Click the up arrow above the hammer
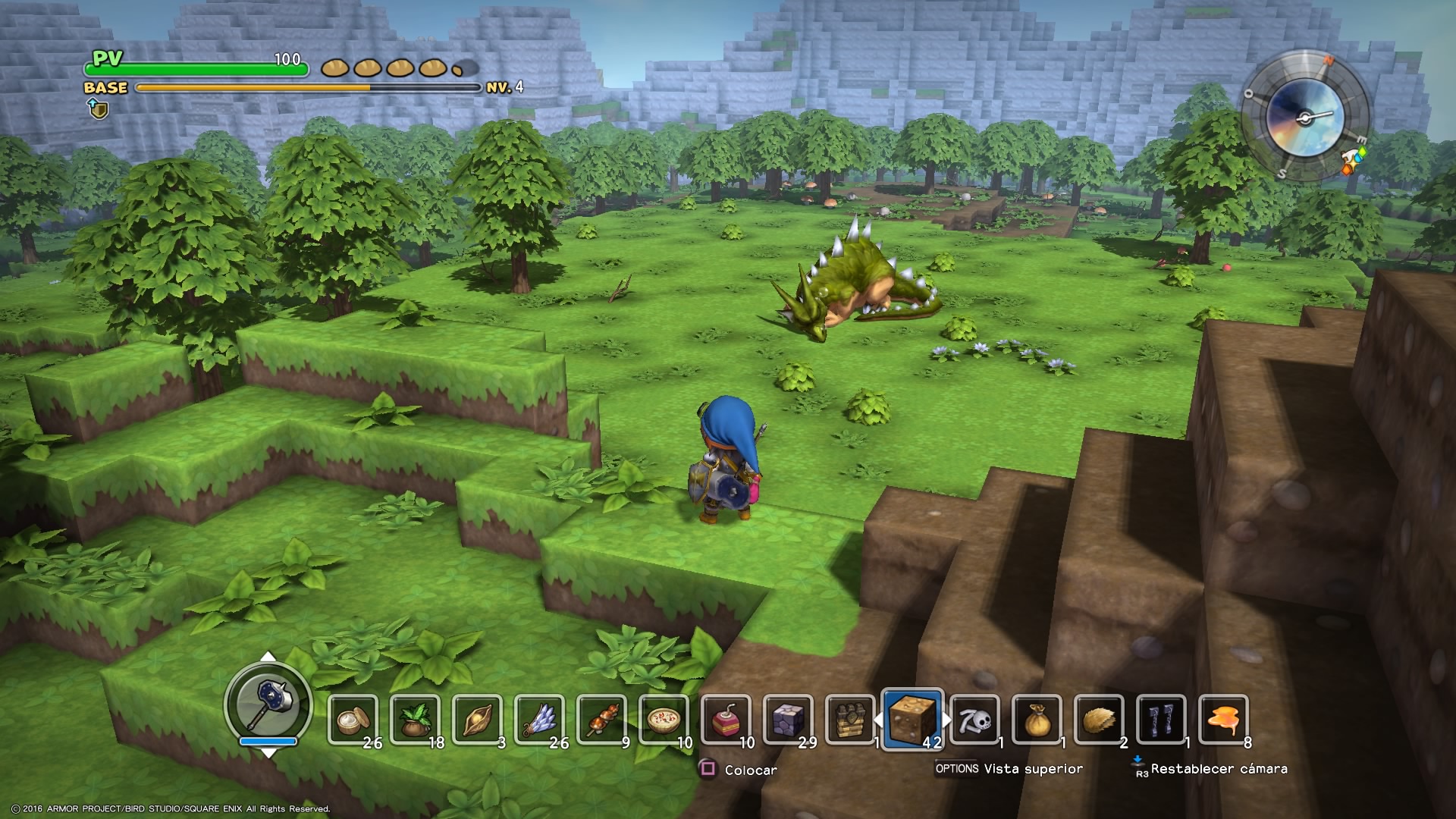This screenshot has width=1456, height=819. click(x=268, y=657)
